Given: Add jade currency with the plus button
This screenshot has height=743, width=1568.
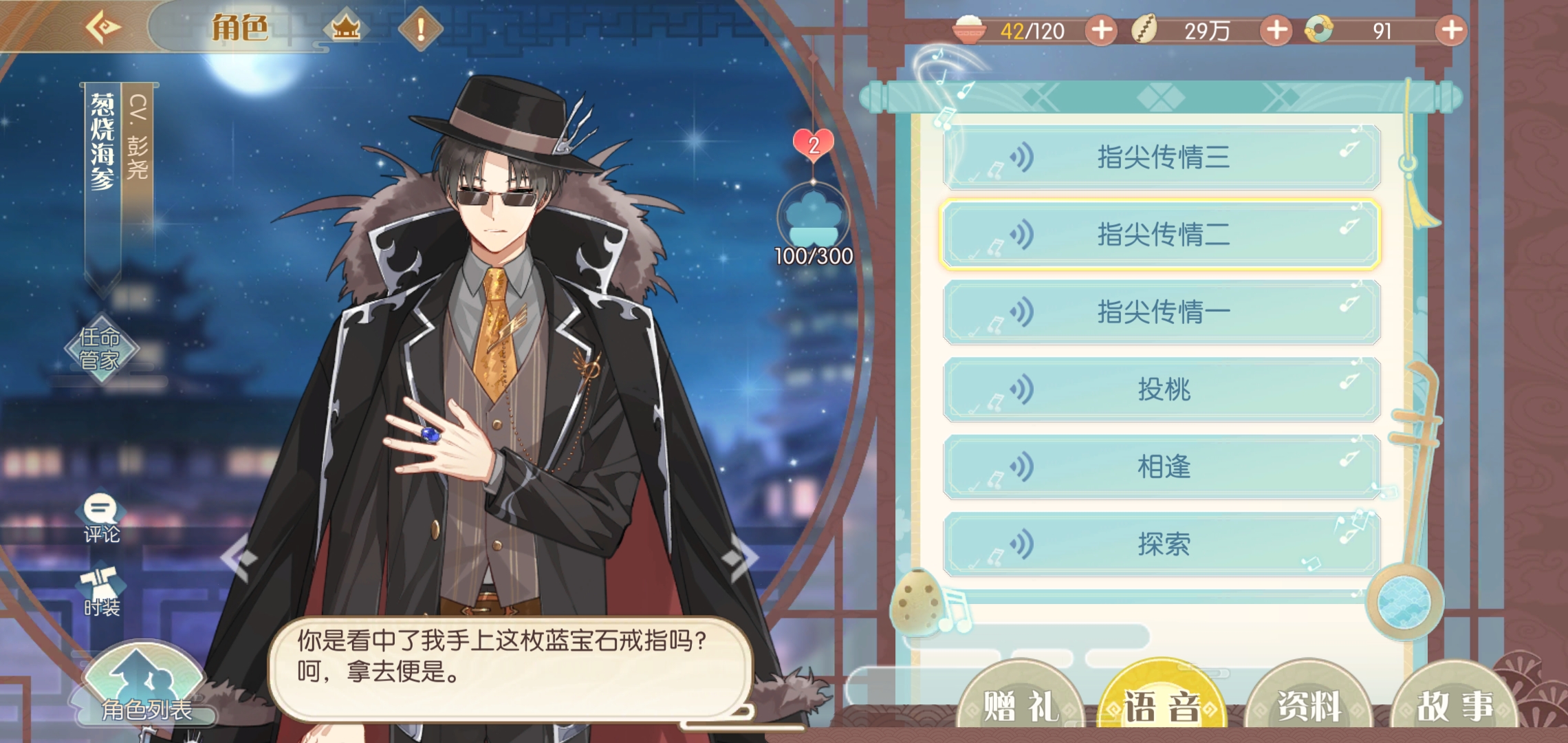Looking at the screenshot, I should coord(1452,30).
